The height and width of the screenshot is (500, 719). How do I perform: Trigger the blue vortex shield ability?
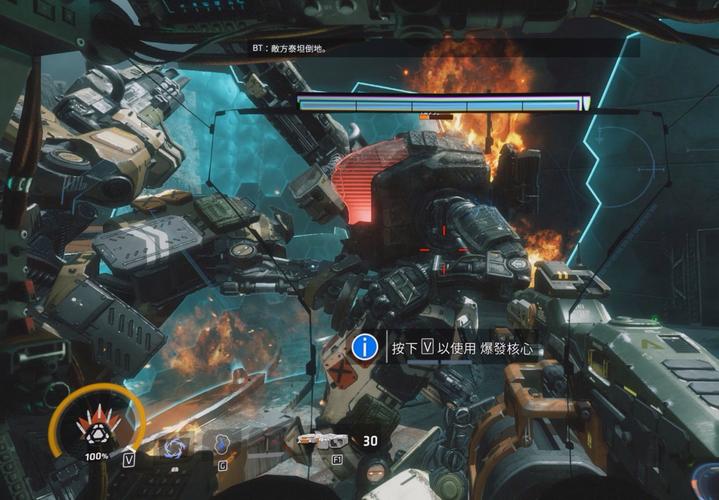(177, 446)
